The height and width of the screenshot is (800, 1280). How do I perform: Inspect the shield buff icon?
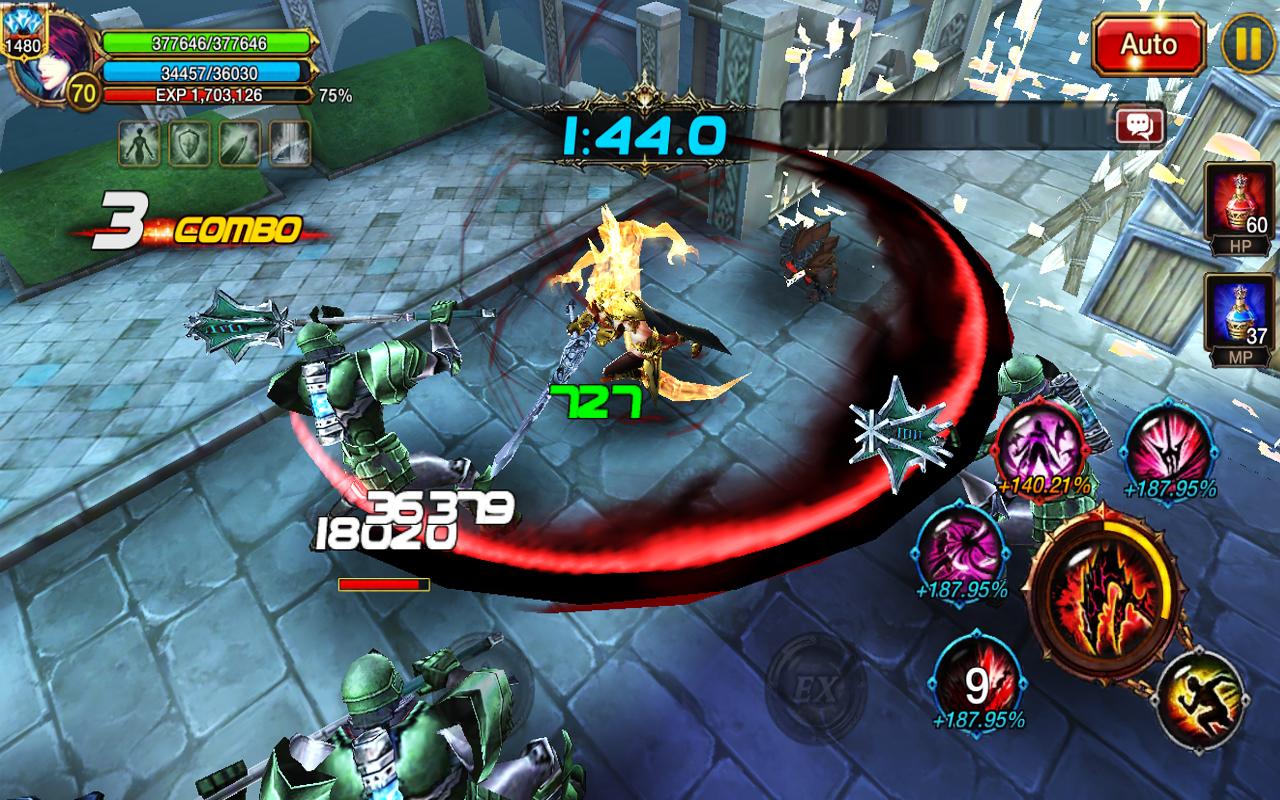click(189, 144)
